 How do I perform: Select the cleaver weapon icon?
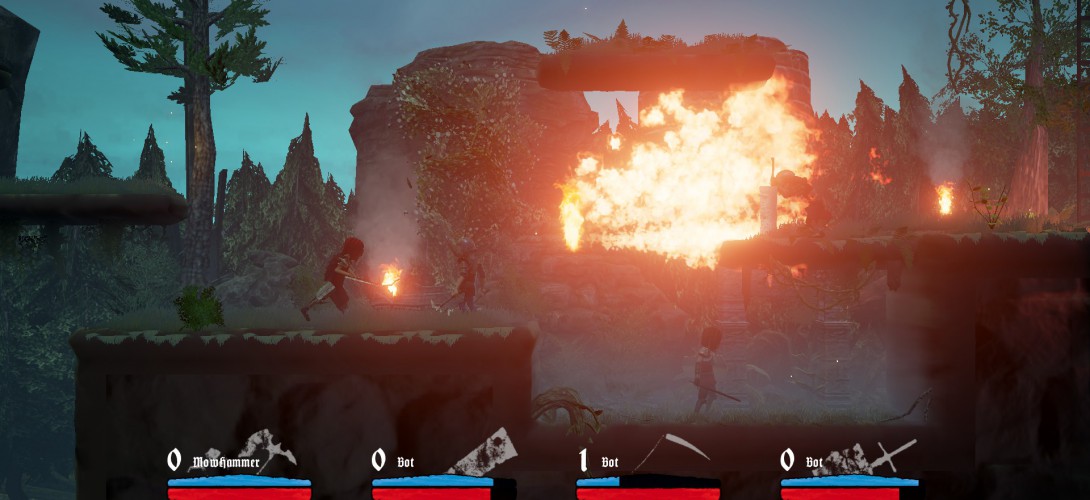coord(486,451)
